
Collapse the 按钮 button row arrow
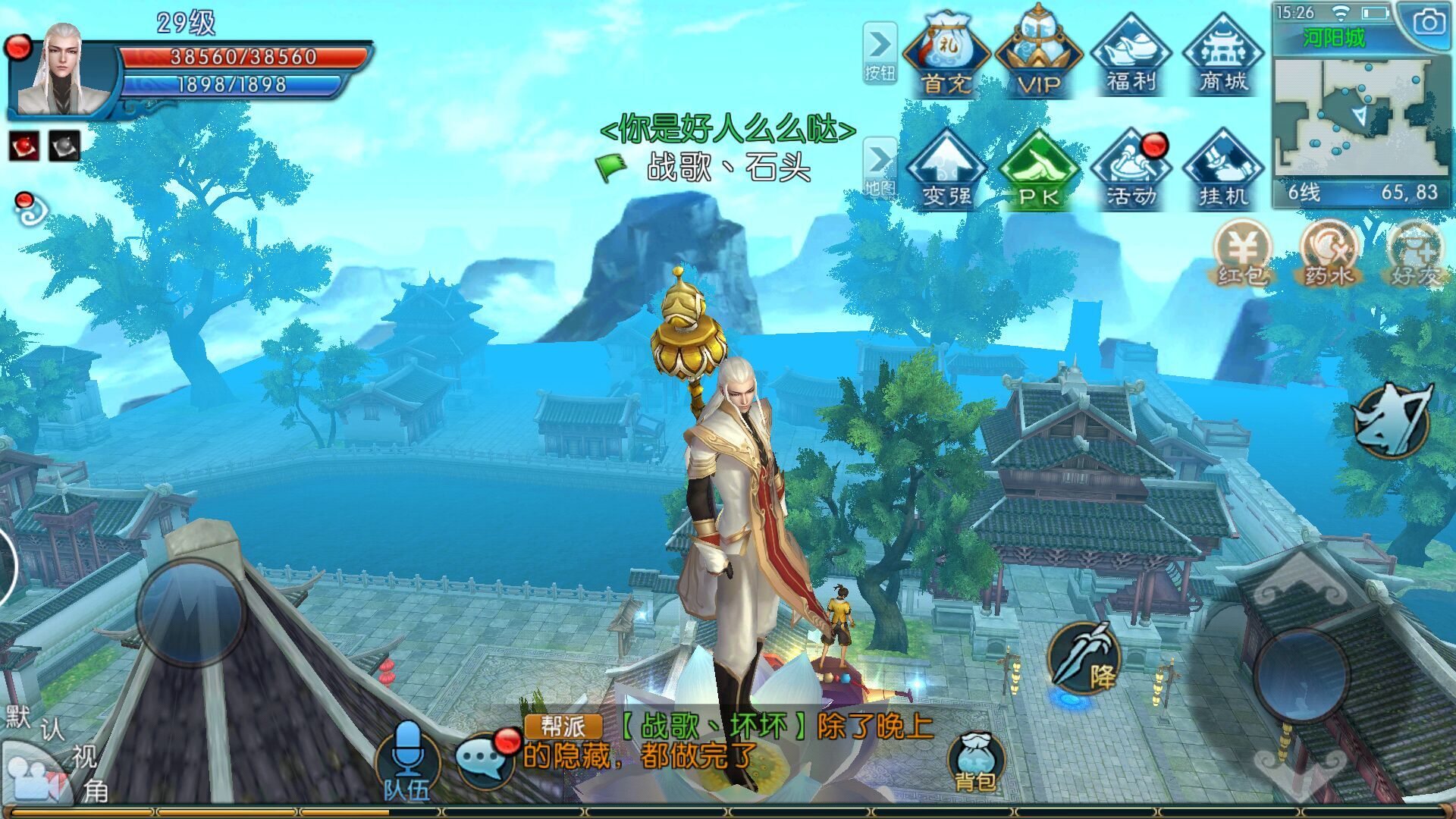(880, 52)
